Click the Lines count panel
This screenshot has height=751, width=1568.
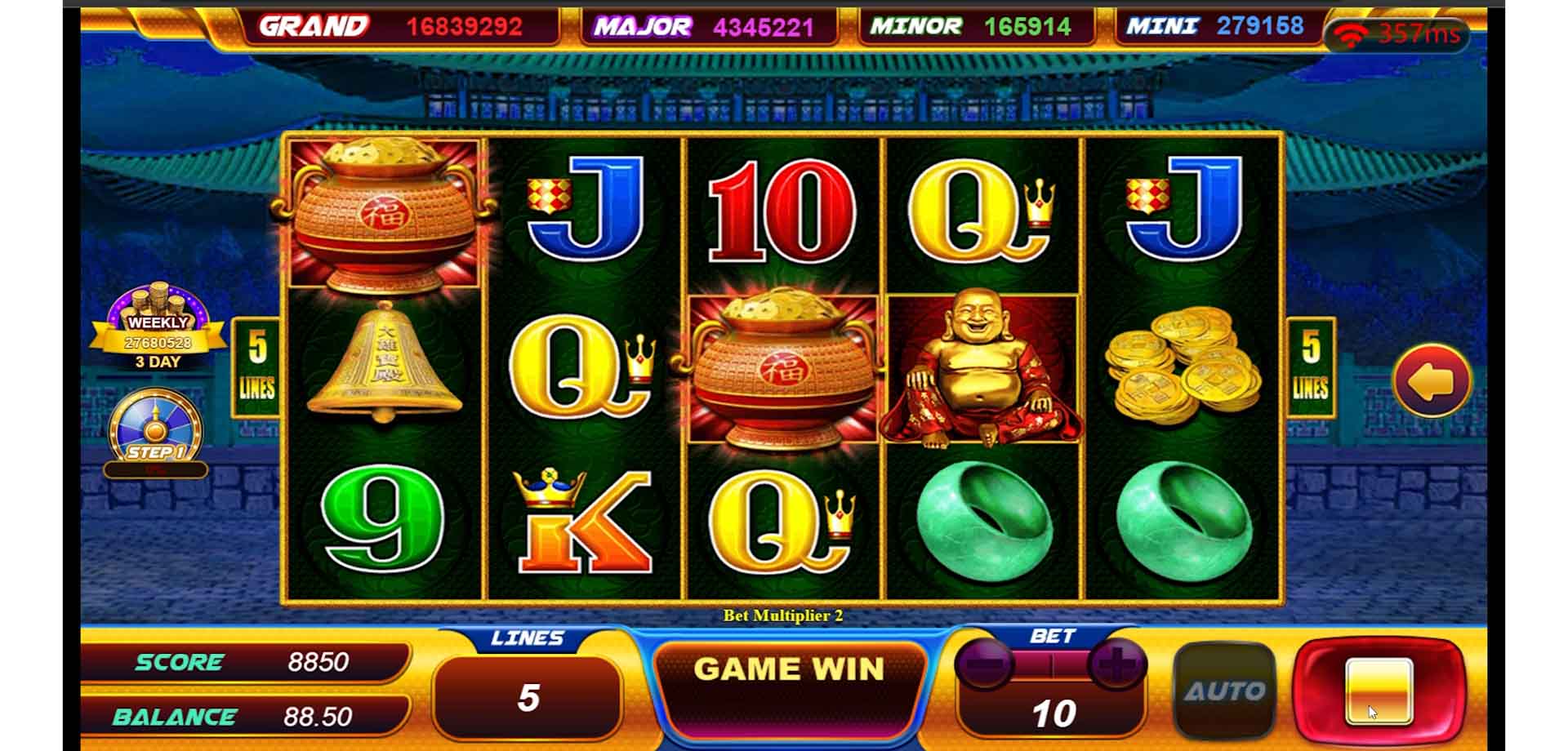(528, 697)
